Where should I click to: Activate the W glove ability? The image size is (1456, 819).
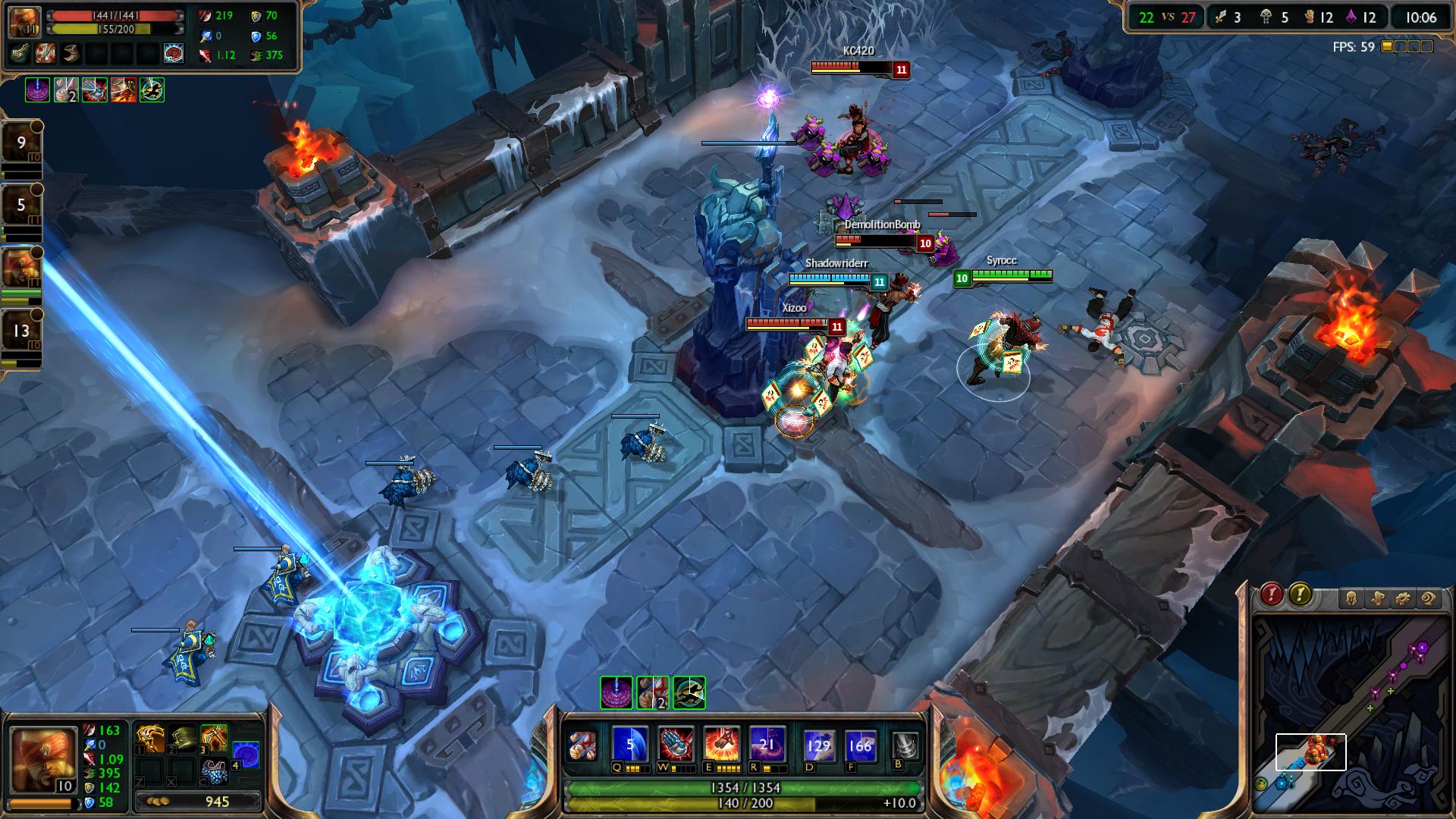click(675, 744)
